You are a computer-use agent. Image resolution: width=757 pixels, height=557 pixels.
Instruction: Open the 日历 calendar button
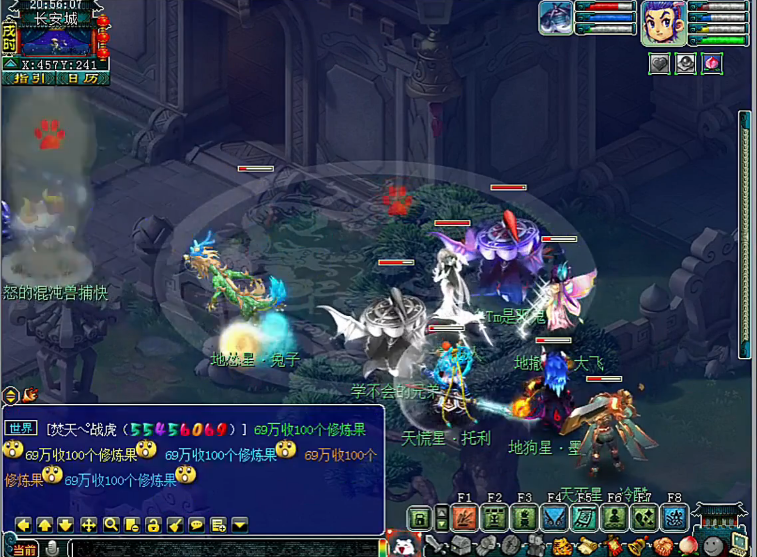83,78
